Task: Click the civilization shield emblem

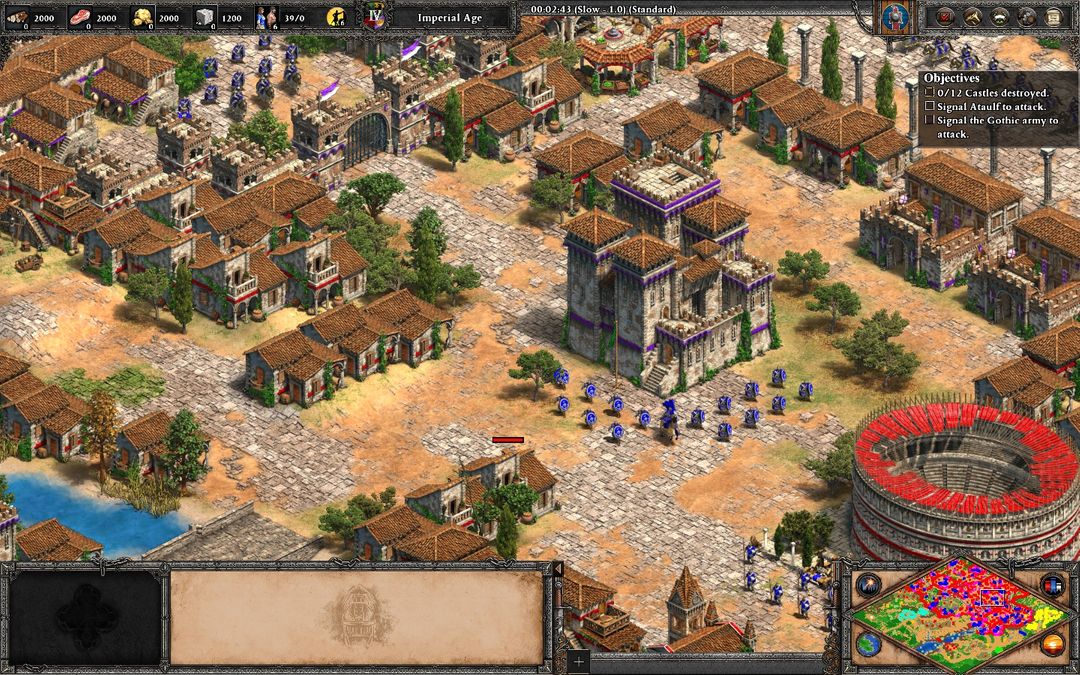Action: 892,17
